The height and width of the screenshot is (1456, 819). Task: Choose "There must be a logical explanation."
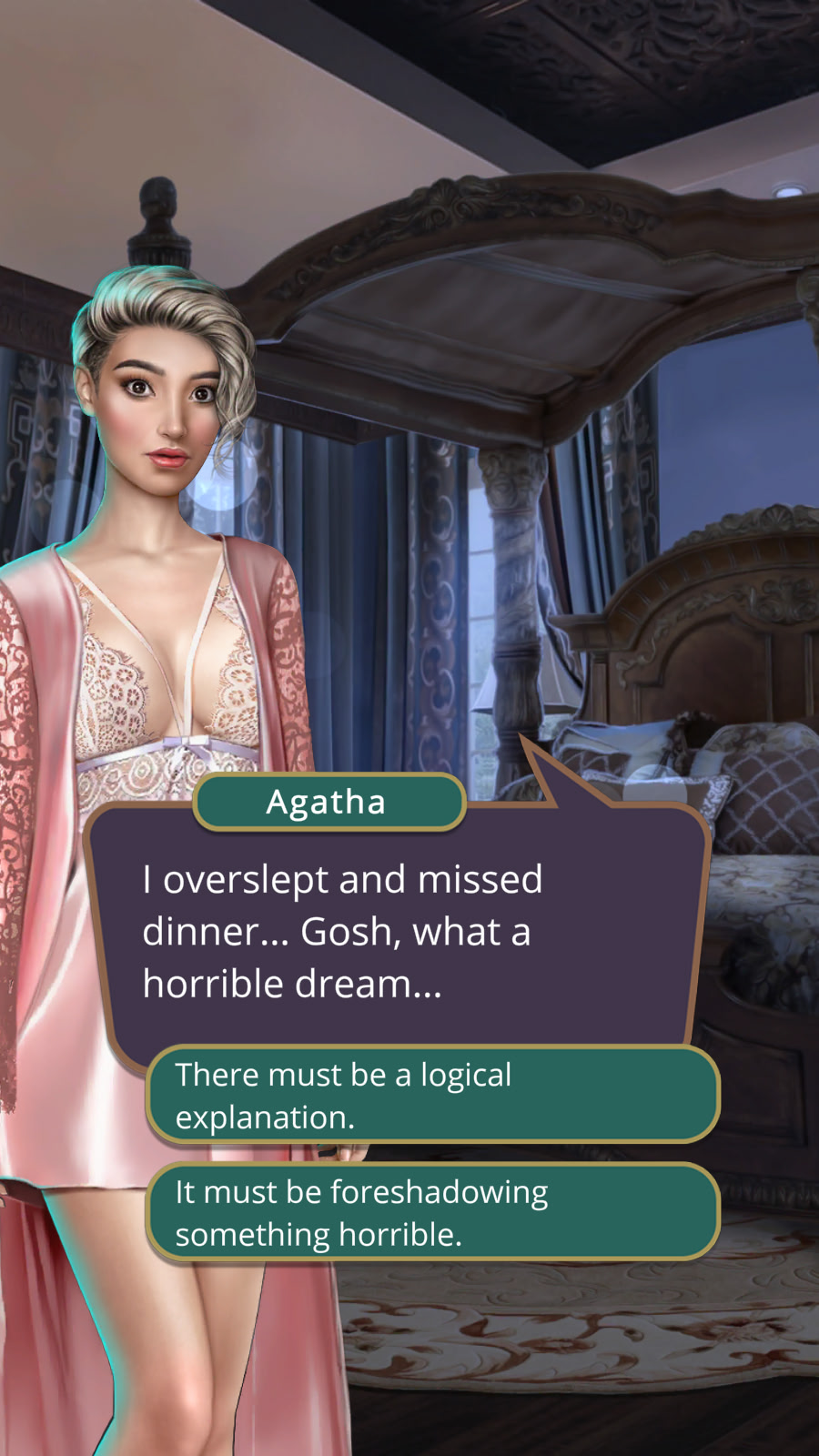[x=432, y=1095]
